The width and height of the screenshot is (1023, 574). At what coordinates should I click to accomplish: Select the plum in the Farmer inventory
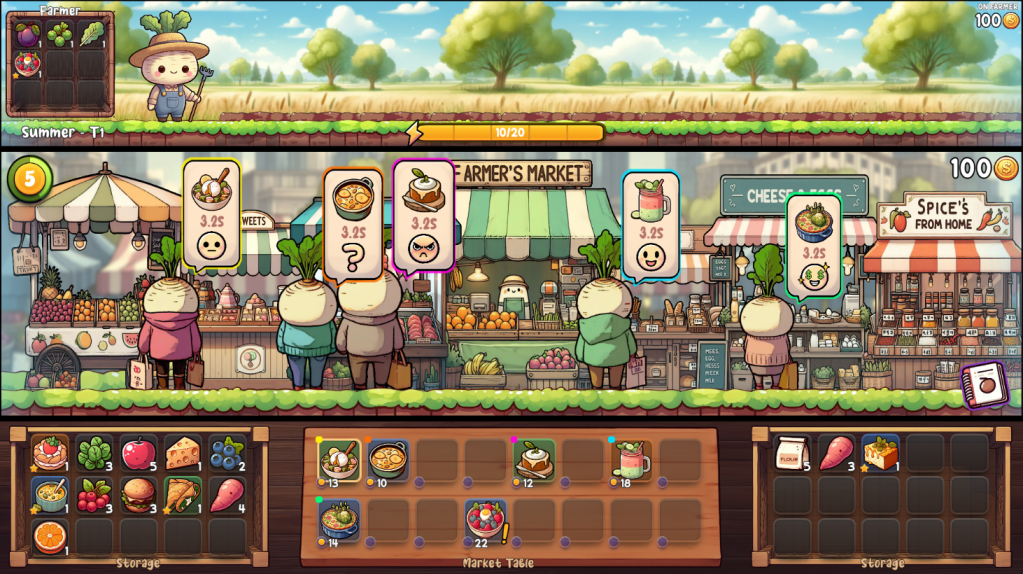coord(27,34)
